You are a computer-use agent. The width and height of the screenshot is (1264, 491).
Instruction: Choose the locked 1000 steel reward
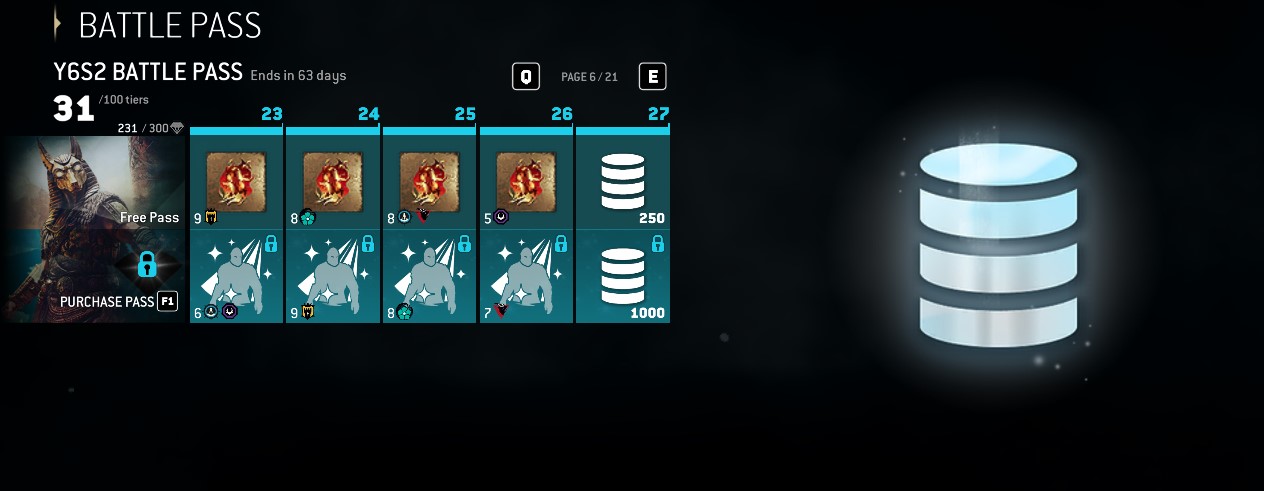622,277
